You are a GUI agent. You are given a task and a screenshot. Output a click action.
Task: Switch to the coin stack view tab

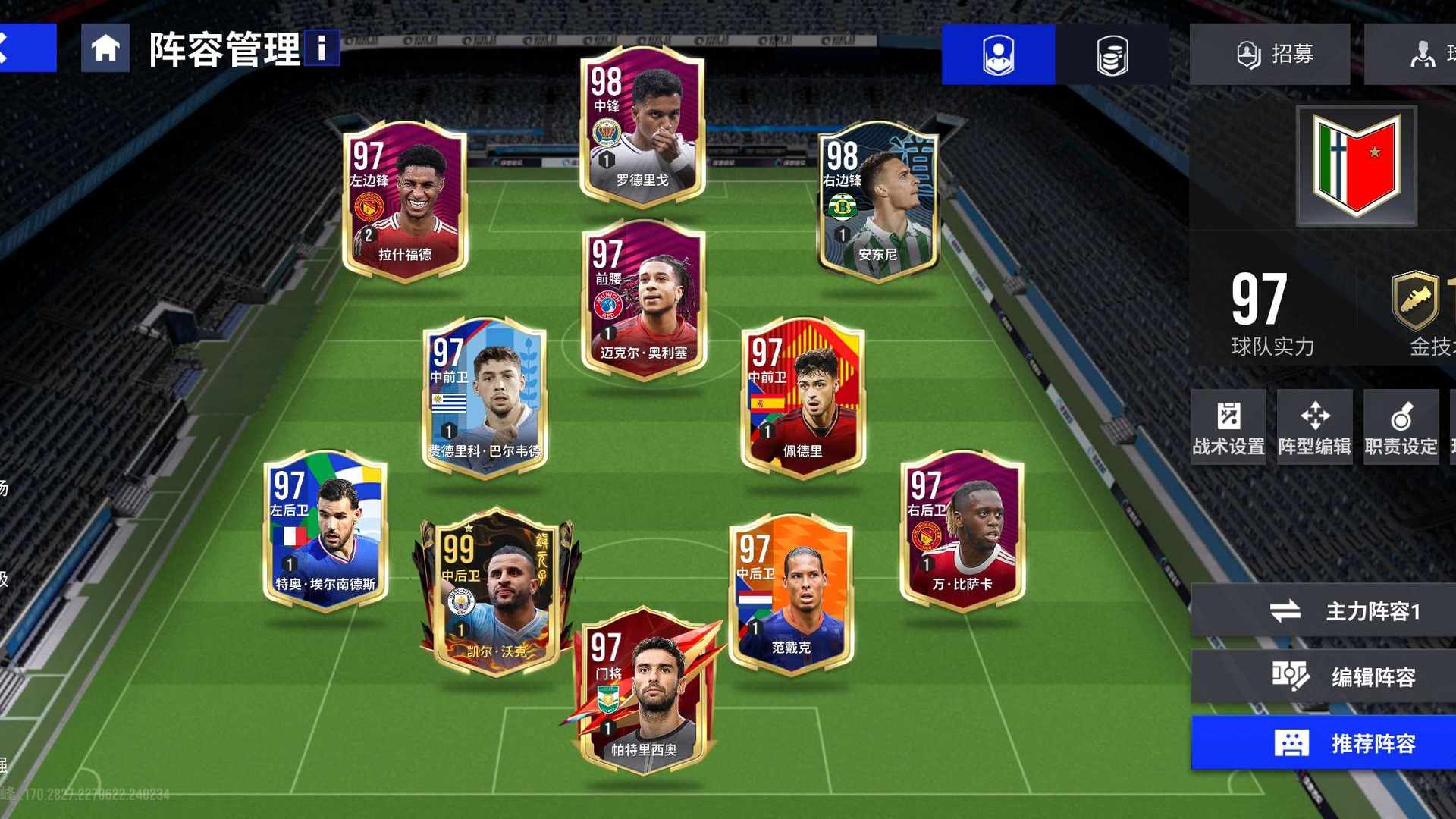[x=1112, y=55]
